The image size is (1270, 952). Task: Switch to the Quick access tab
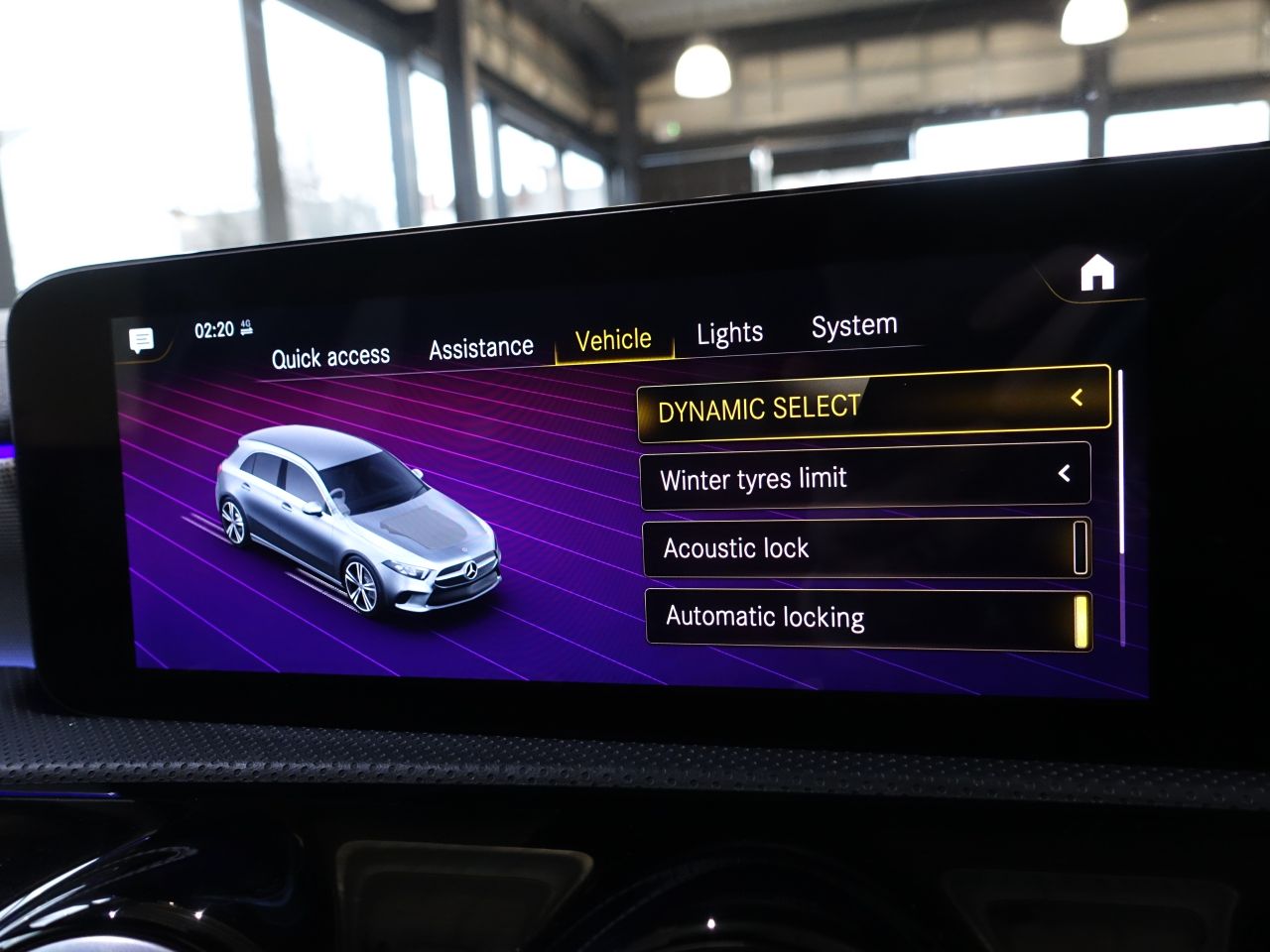pyautogui.click(x=330, y=357)
